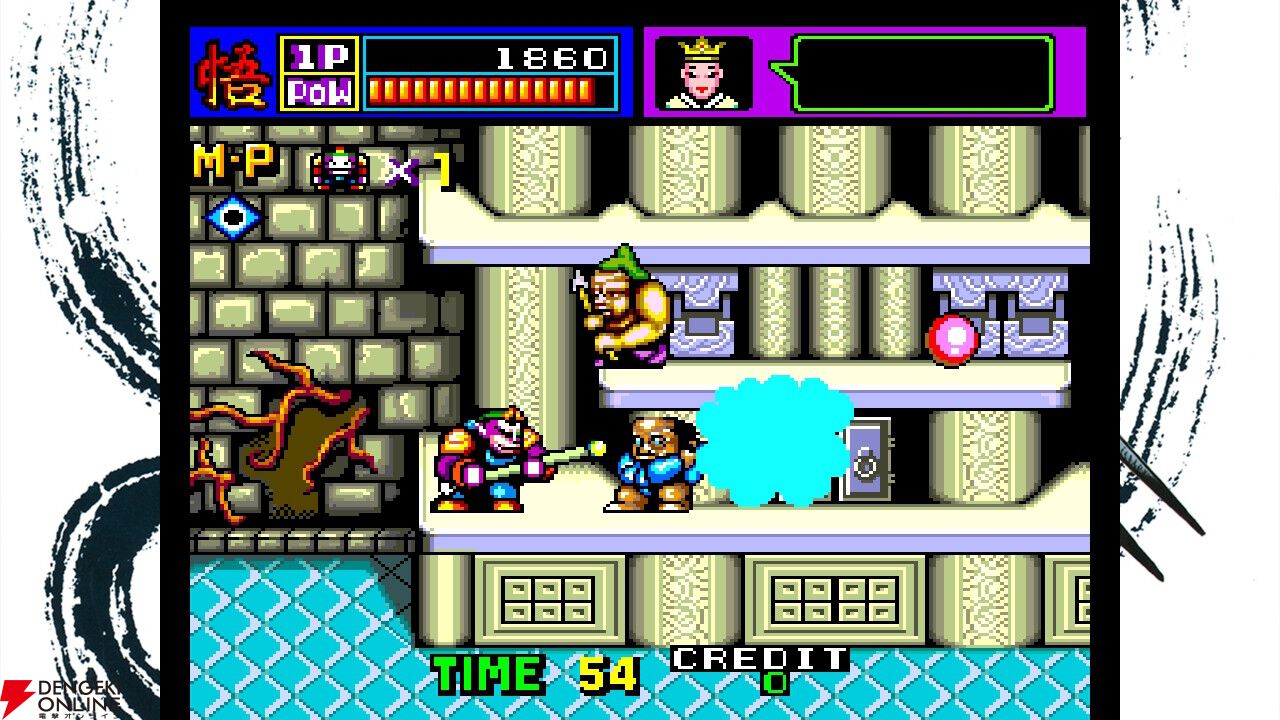Viewport: 1280px width, 720px height.
Task: Click the emperor portrait in the top bar
Action: coord(704,72)
